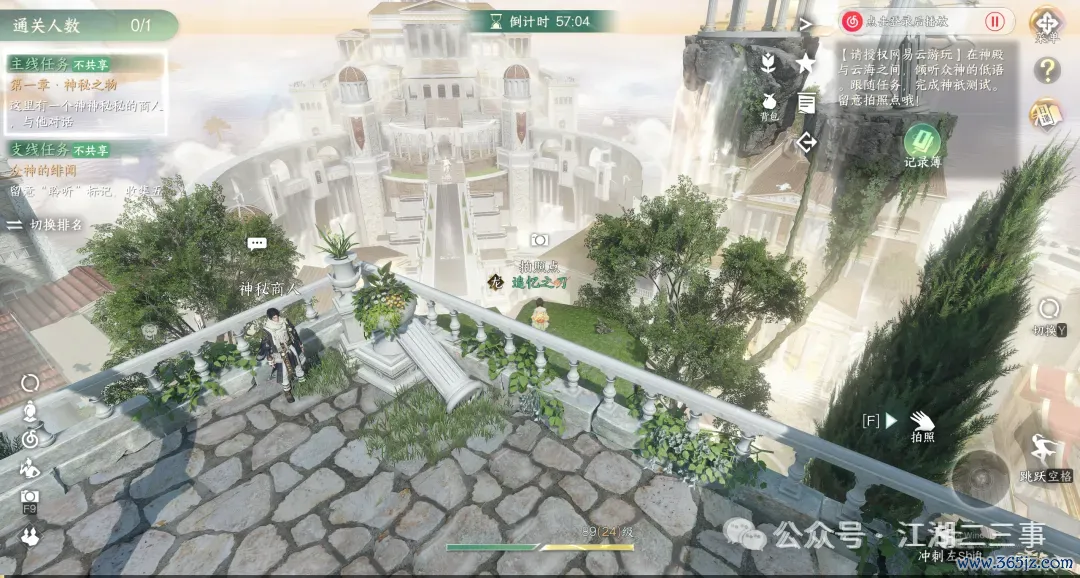
Task: Open the question mark help button
Action: (1047, 70)
